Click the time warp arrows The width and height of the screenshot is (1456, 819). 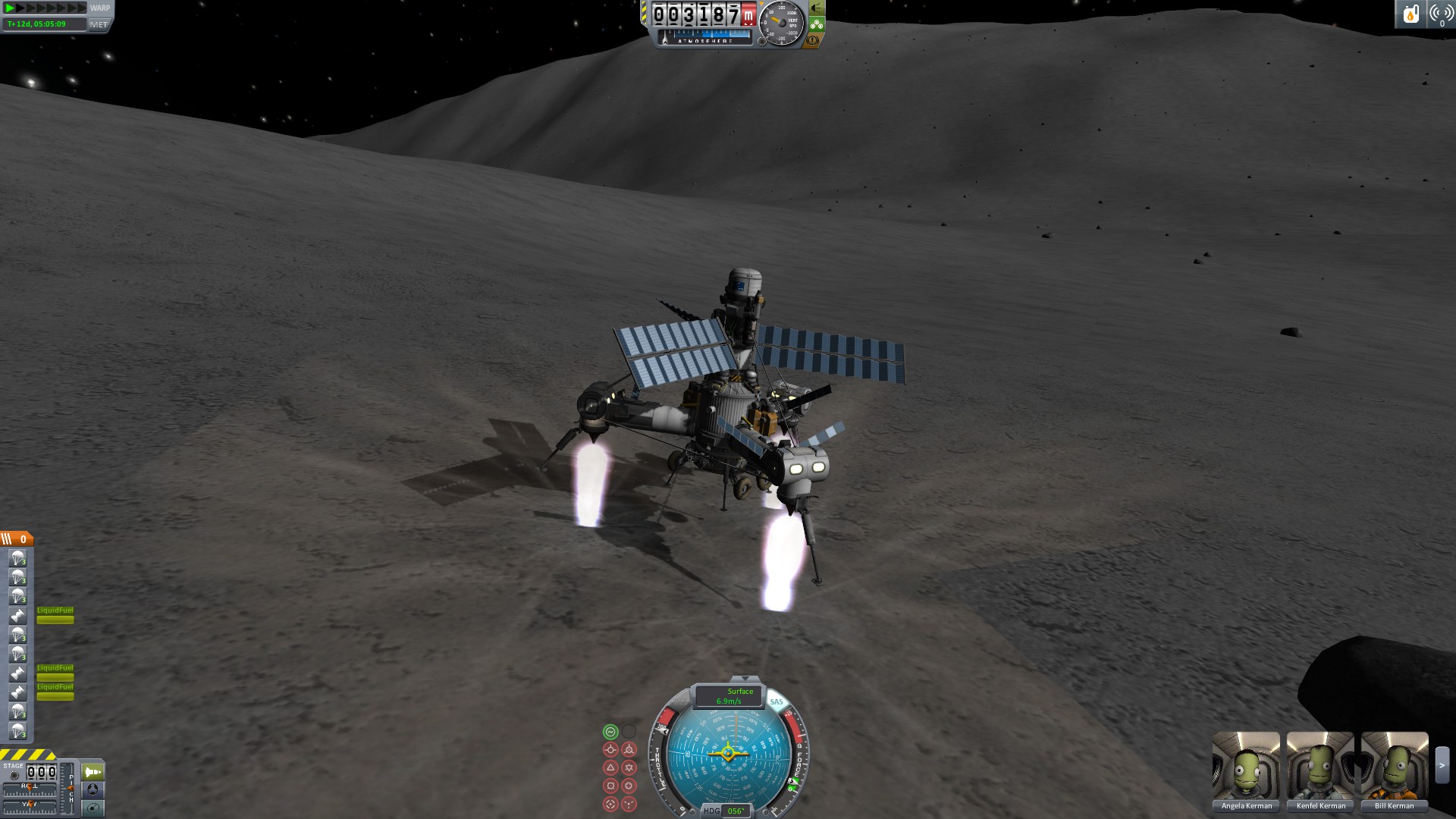click(x=45, y=8)
